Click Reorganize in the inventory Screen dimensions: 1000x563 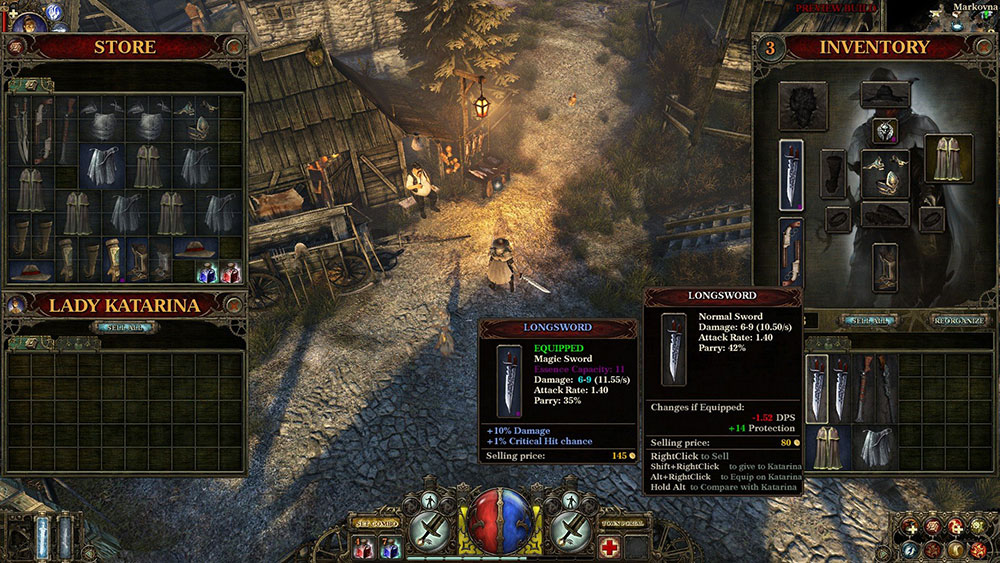[959, 321]
